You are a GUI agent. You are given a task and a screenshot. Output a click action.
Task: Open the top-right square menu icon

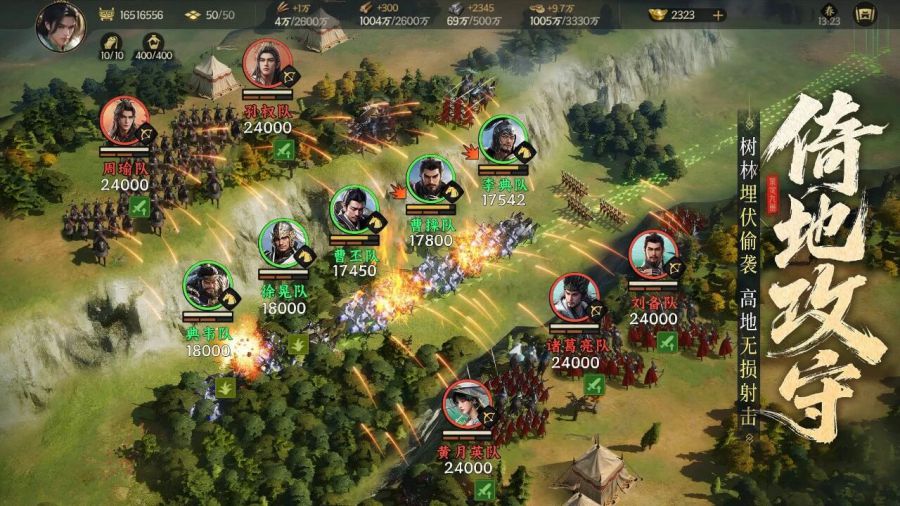865,15
